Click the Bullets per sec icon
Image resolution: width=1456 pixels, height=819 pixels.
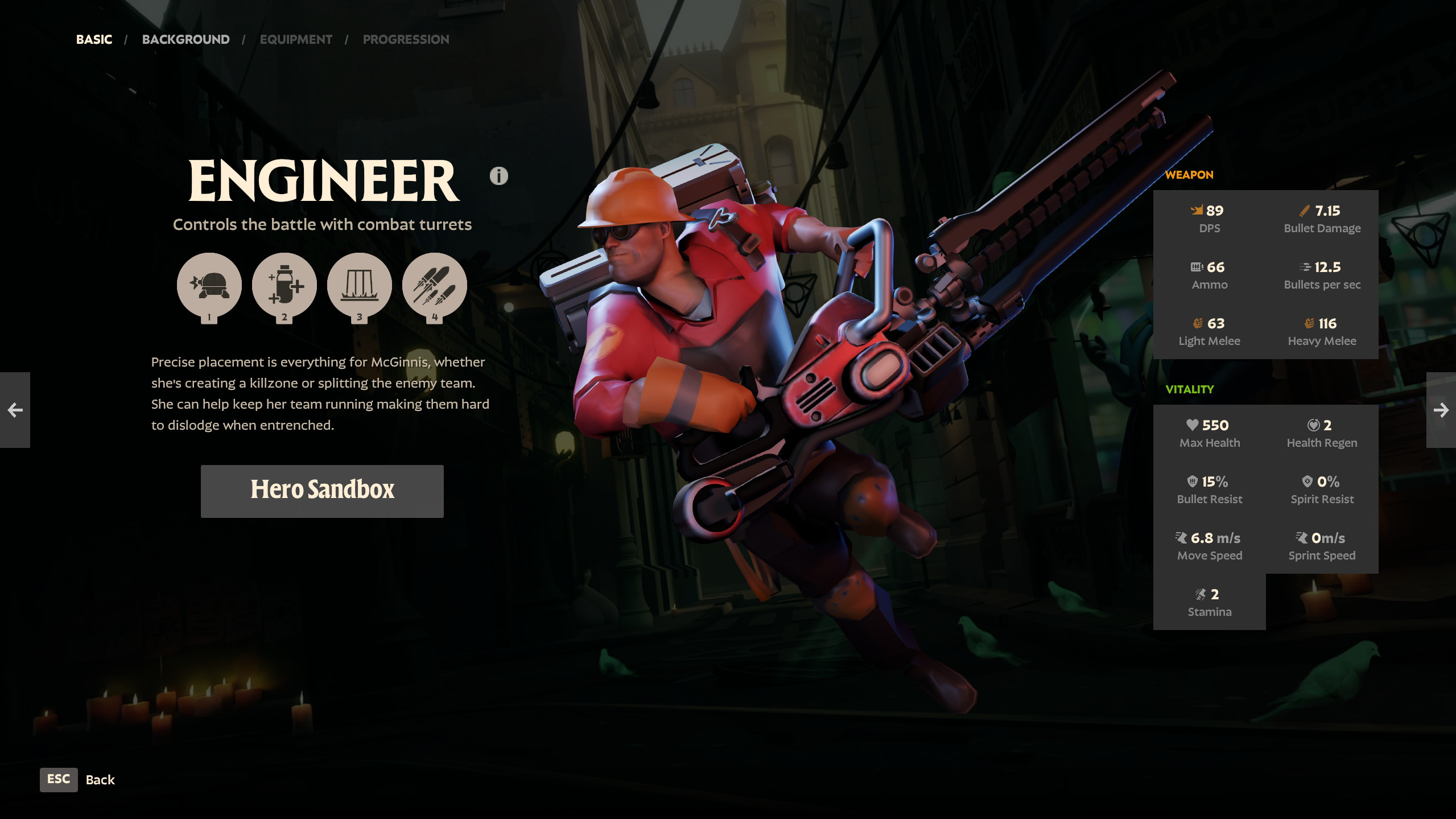pyautogui.click(x=1305, y=266)
